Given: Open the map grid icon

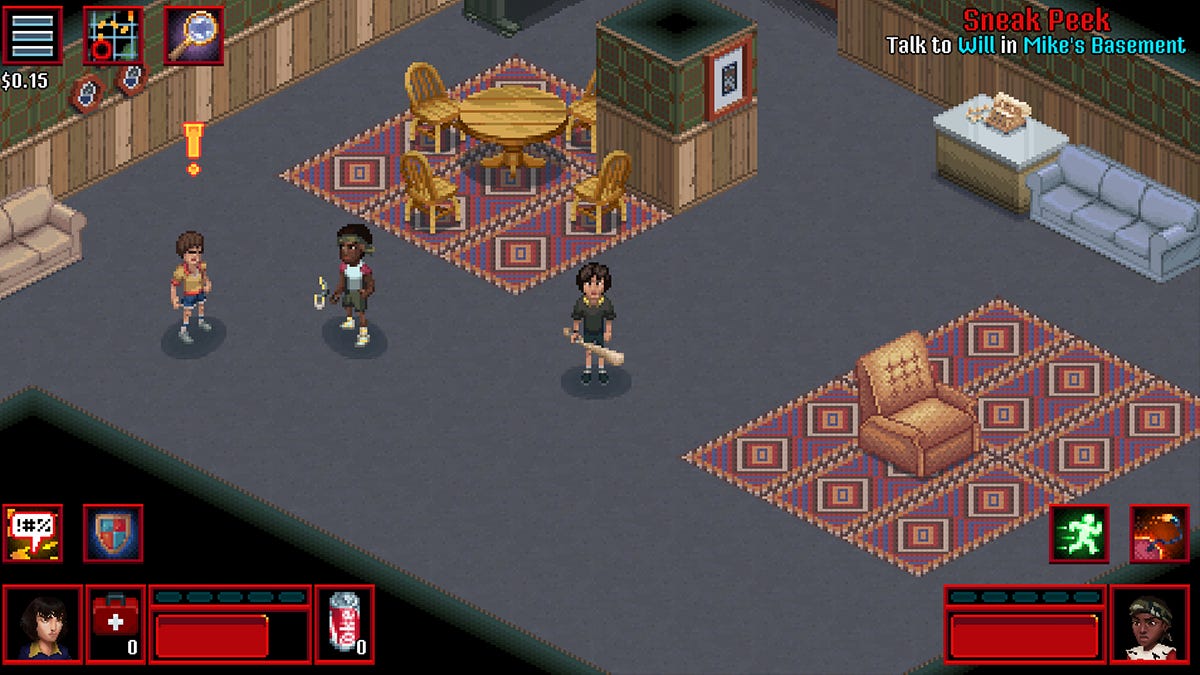Looking at the screenshot, I should tap(112, 35).
